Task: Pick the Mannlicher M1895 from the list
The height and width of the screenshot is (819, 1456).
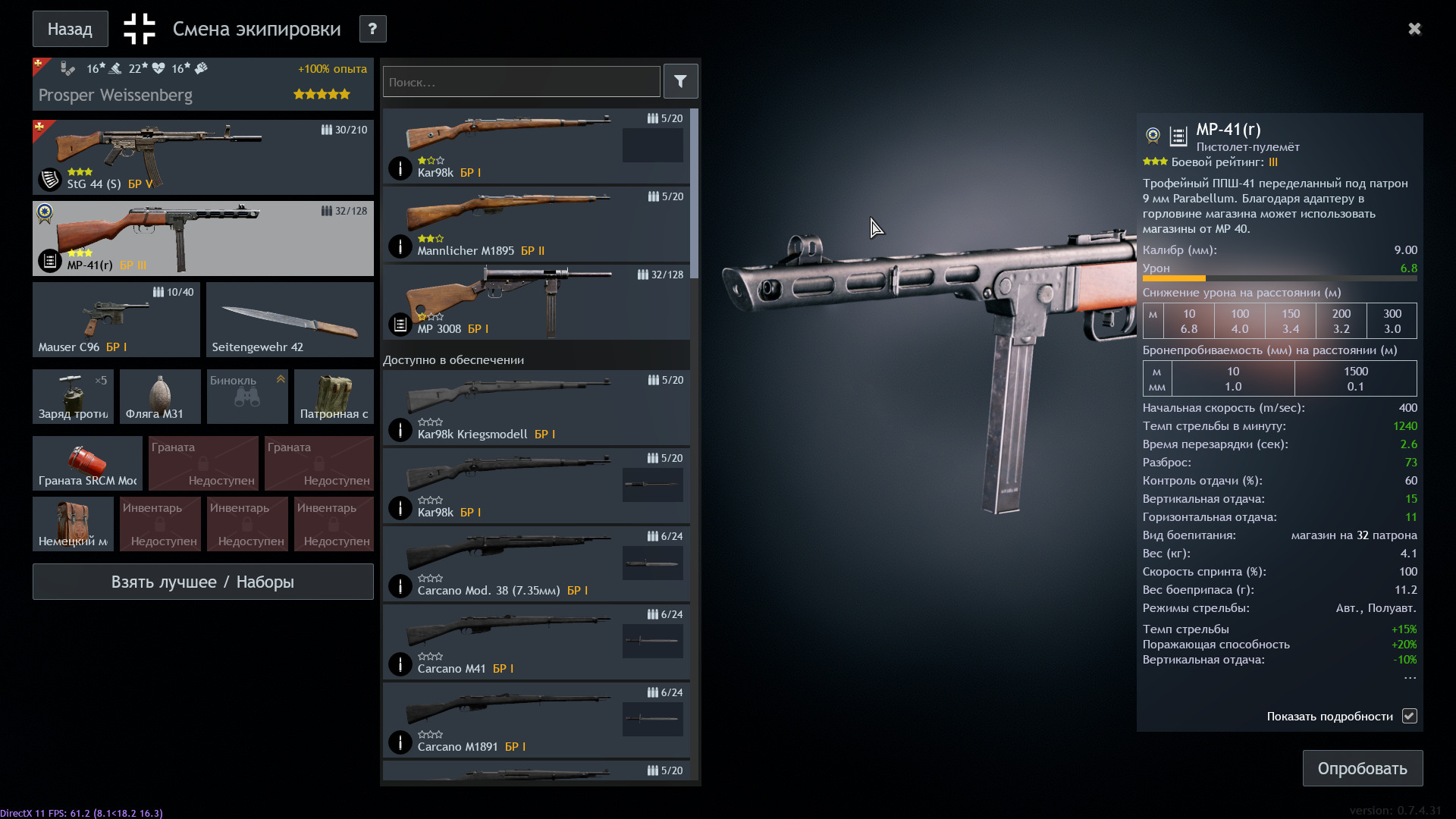Action: click(x=535, y=224)
